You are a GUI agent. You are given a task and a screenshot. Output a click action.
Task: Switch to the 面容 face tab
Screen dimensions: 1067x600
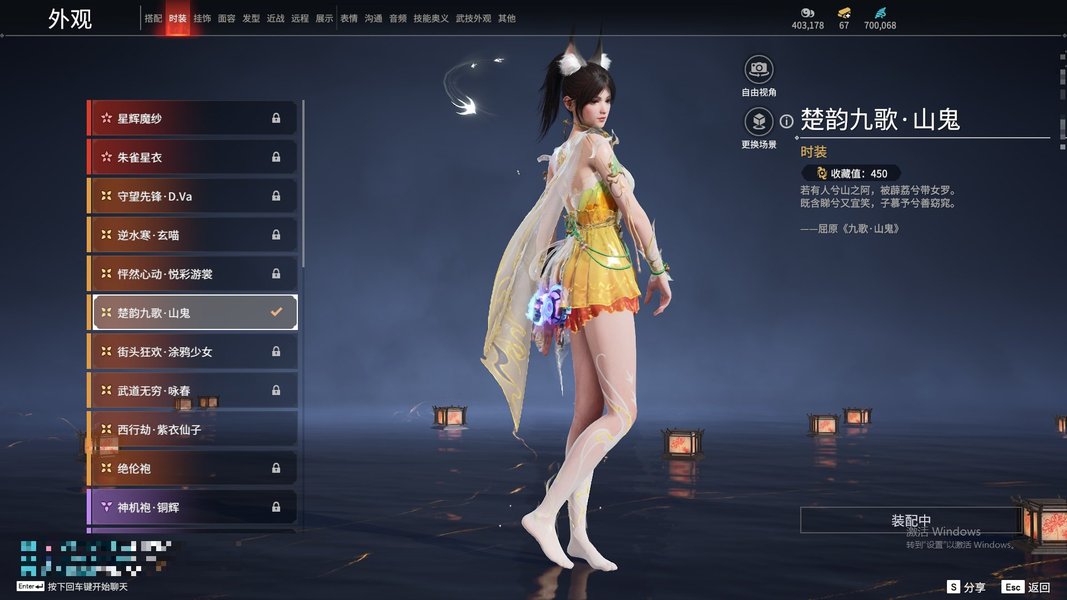(227, 18)
